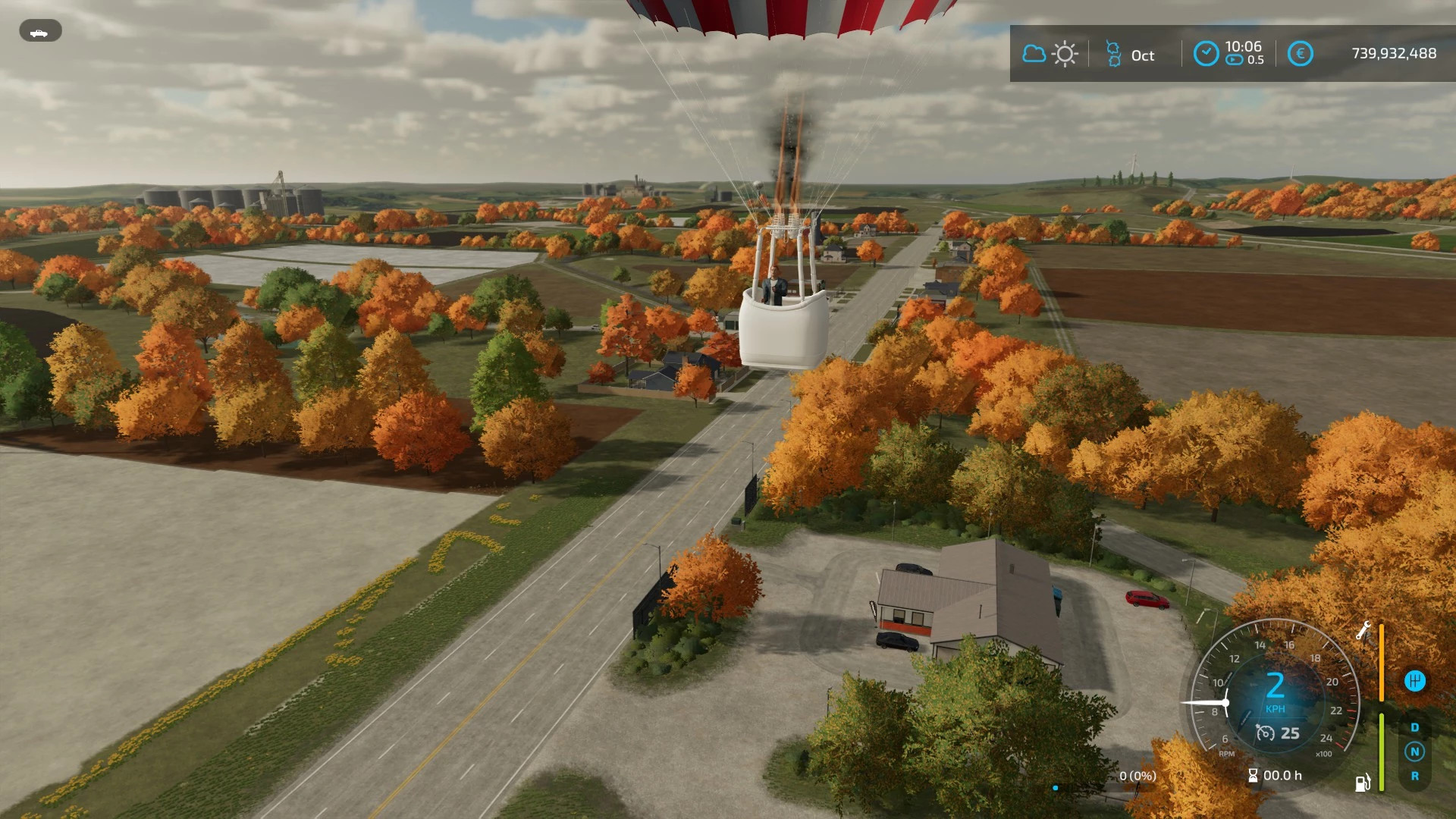
Task: Open the Oct month label
Action: [1143, 55]
